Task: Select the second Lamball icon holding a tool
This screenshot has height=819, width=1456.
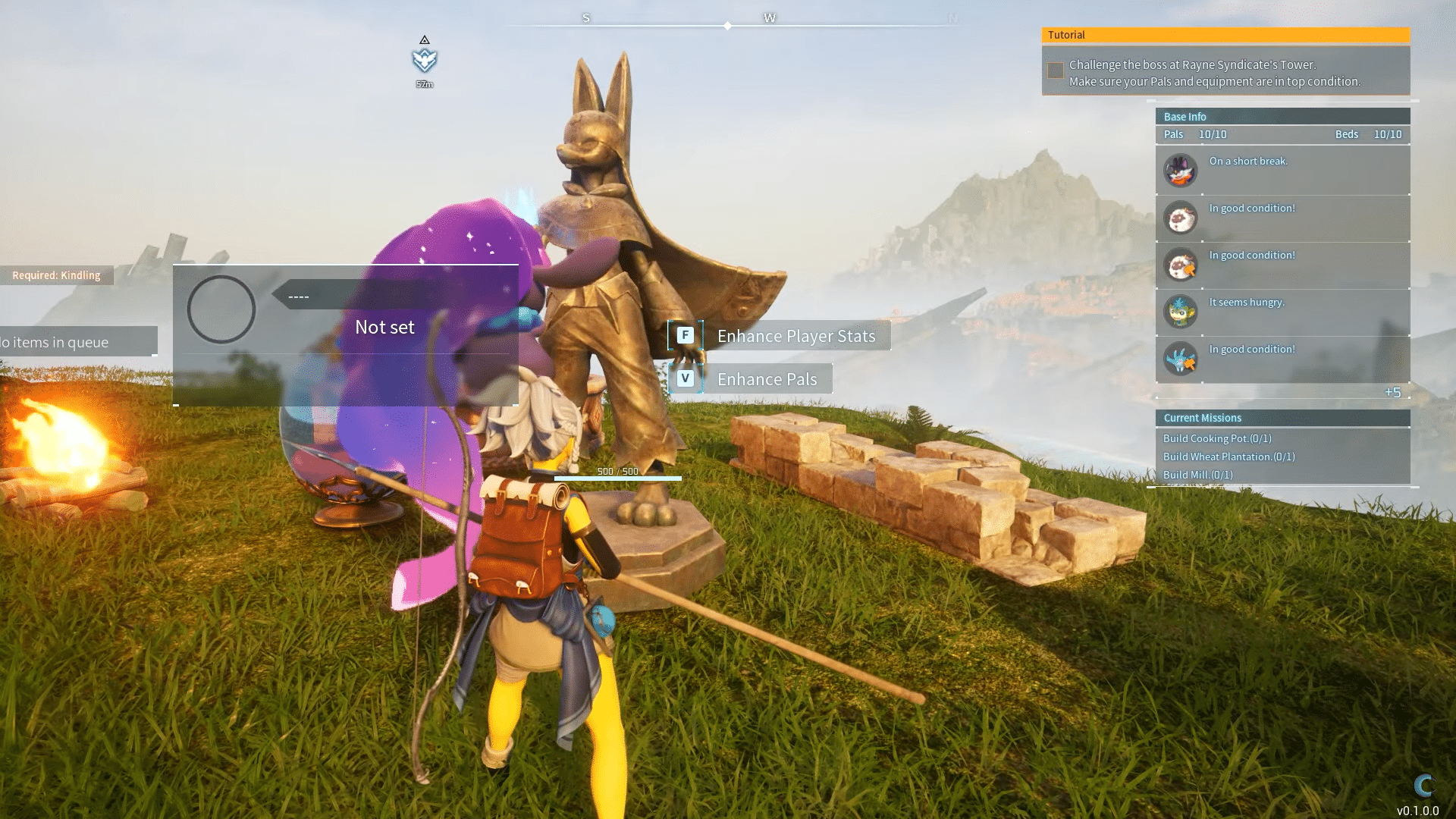Action: (1180, 265)
